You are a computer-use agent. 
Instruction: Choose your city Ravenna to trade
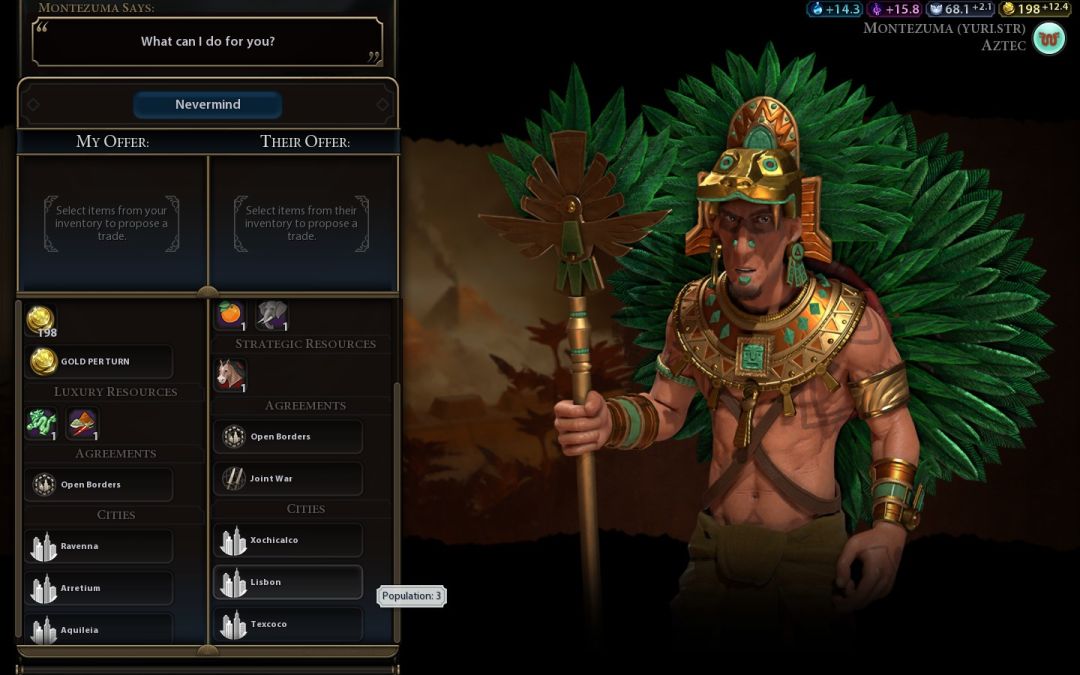click(x=98, y=547)
